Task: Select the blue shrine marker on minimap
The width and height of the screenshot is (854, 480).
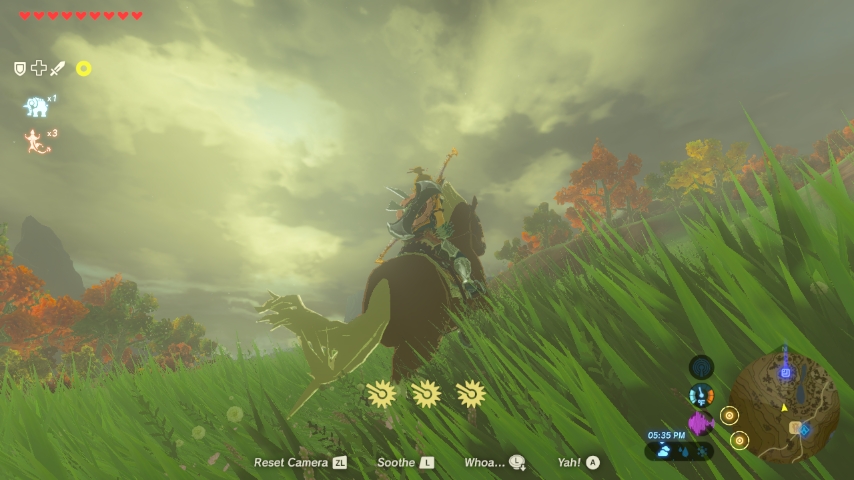Action: (785, 373)
